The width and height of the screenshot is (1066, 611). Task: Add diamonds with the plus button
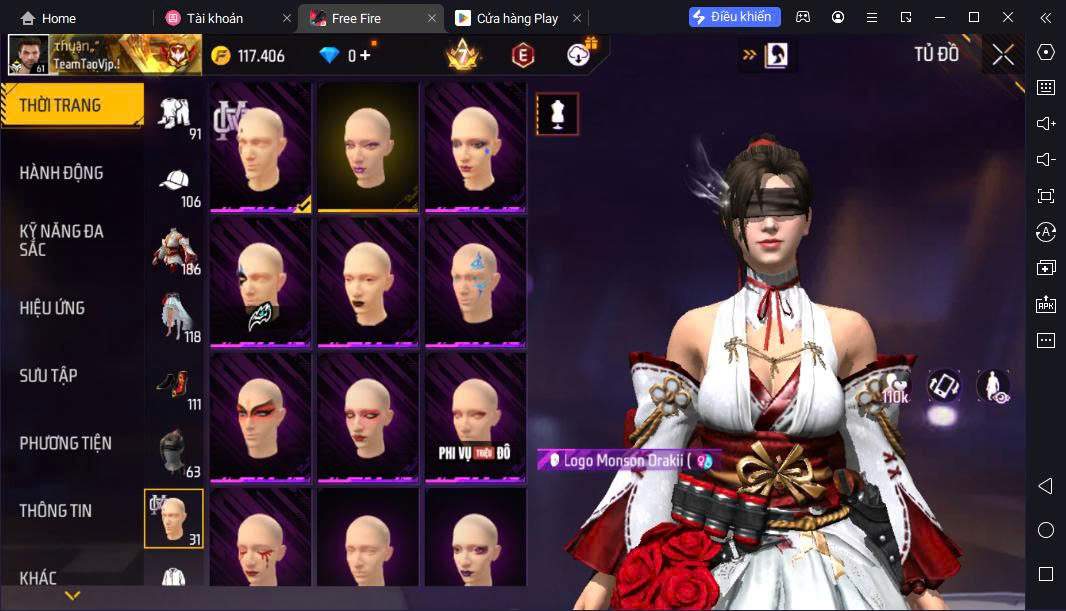[x=365, y=55]
